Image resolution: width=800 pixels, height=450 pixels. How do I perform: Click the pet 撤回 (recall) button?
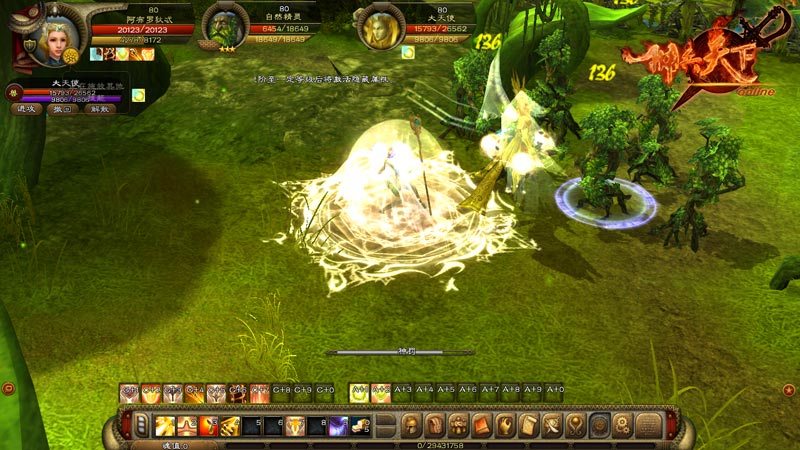coord(63,109)
